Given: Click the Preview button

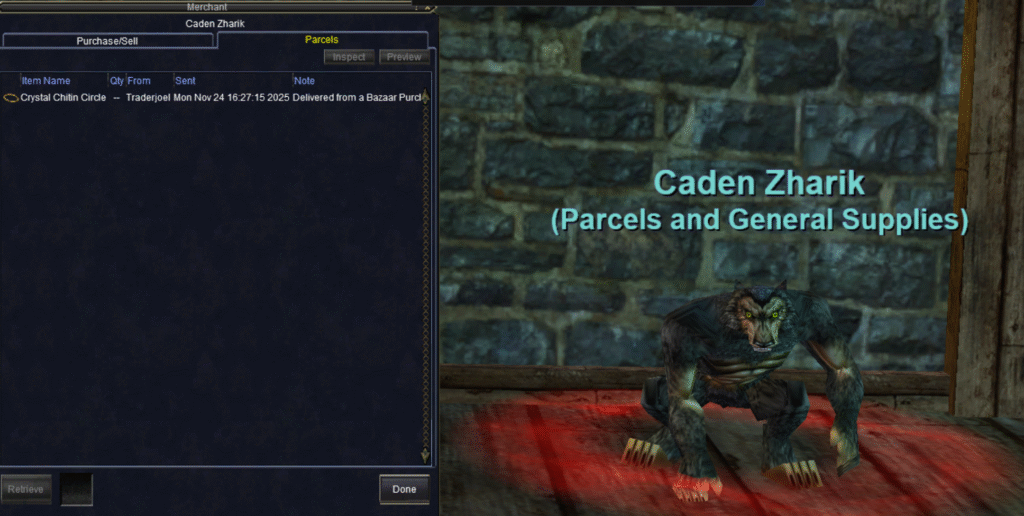Looking at the screenshot, I should tap(404, 57).
